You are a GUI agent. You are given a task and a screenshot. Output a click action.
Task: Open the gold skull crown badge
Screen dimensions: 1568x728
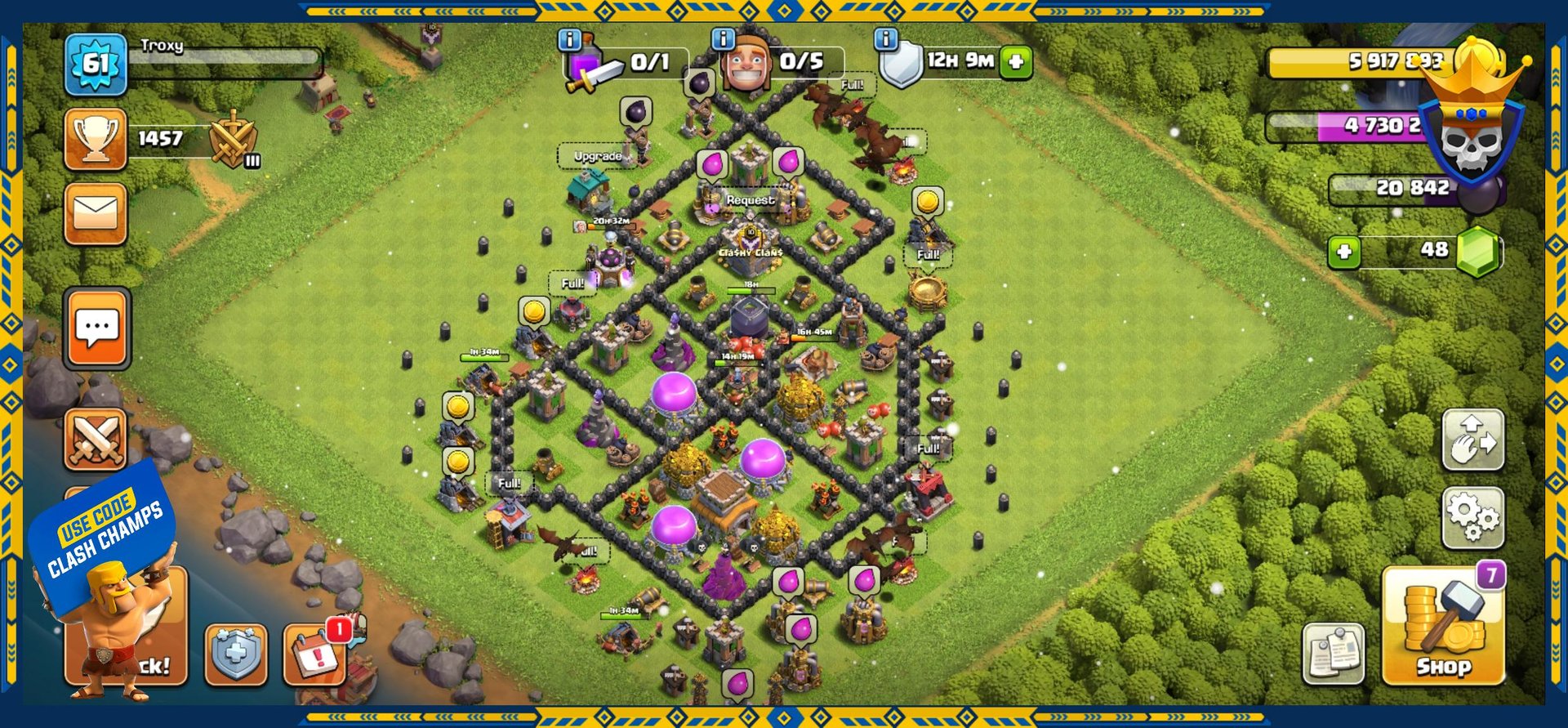pos(1471,123)
